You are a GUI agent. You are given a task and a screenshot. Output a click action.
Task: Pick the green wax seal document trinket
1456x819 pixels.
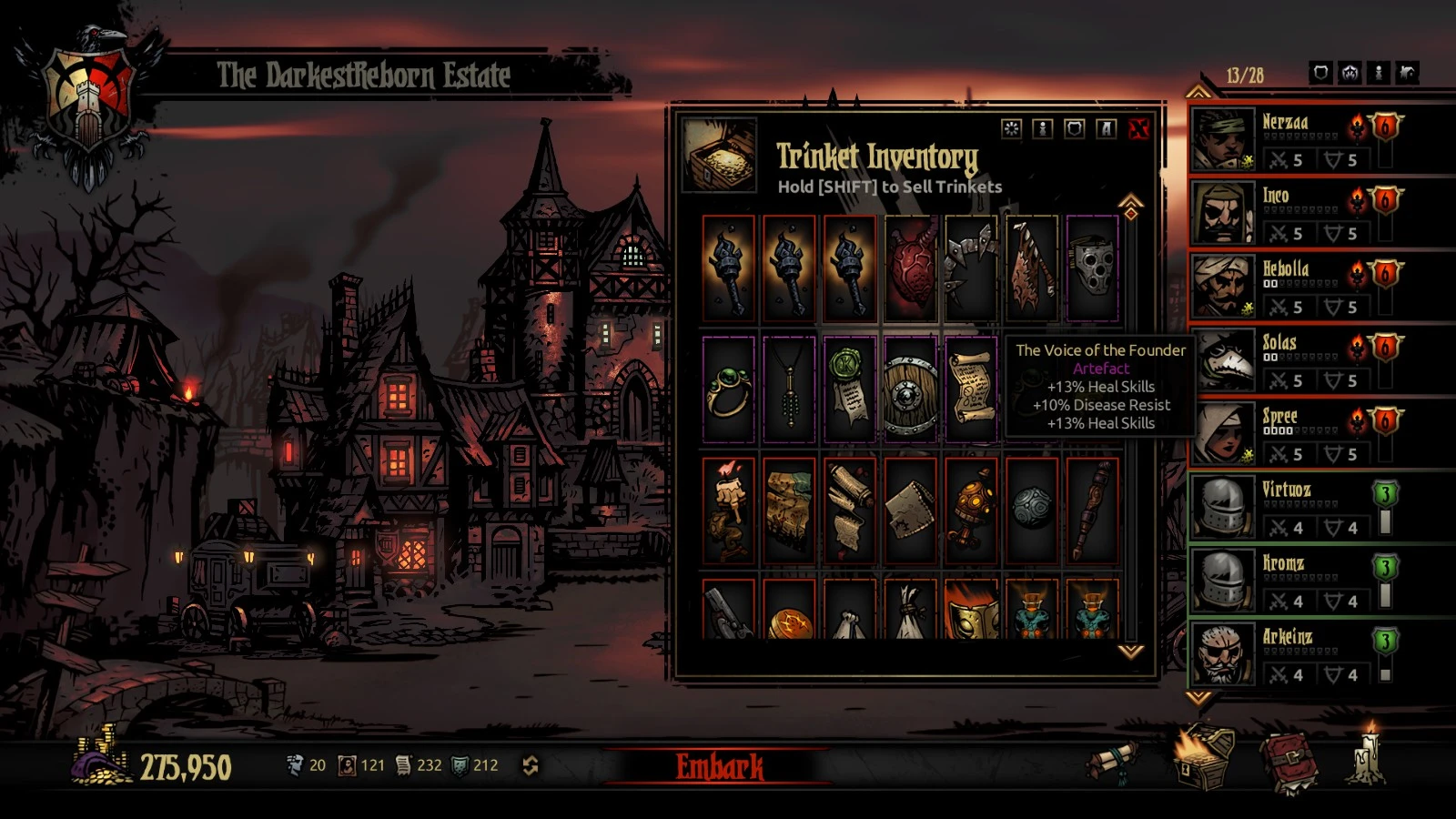[x=849, y=390]
